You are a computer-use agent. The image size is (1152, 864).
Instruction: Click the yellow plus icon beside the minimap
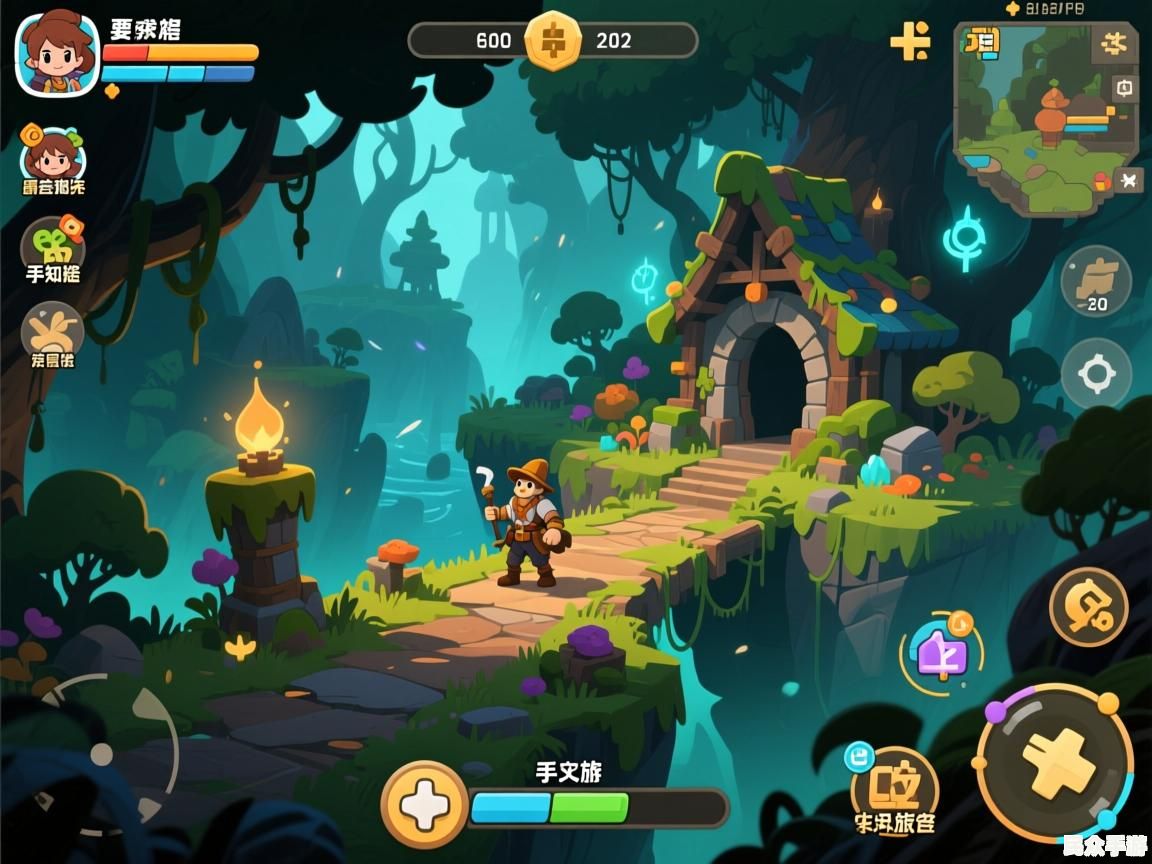click(x=910, y=41)
